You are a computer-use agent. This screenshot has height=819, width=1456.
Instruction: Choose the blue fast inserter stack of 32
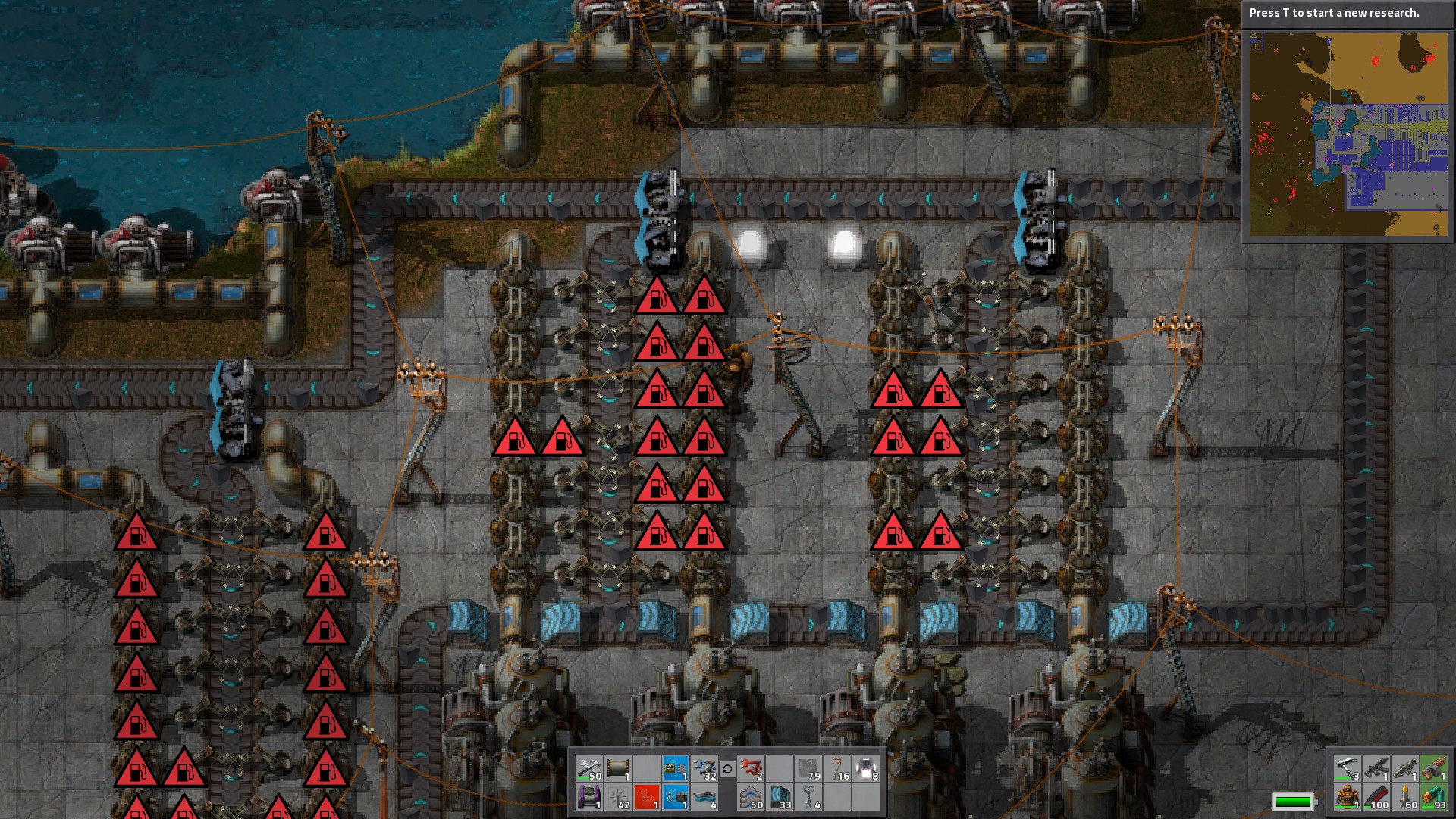(x=704, y=768)
